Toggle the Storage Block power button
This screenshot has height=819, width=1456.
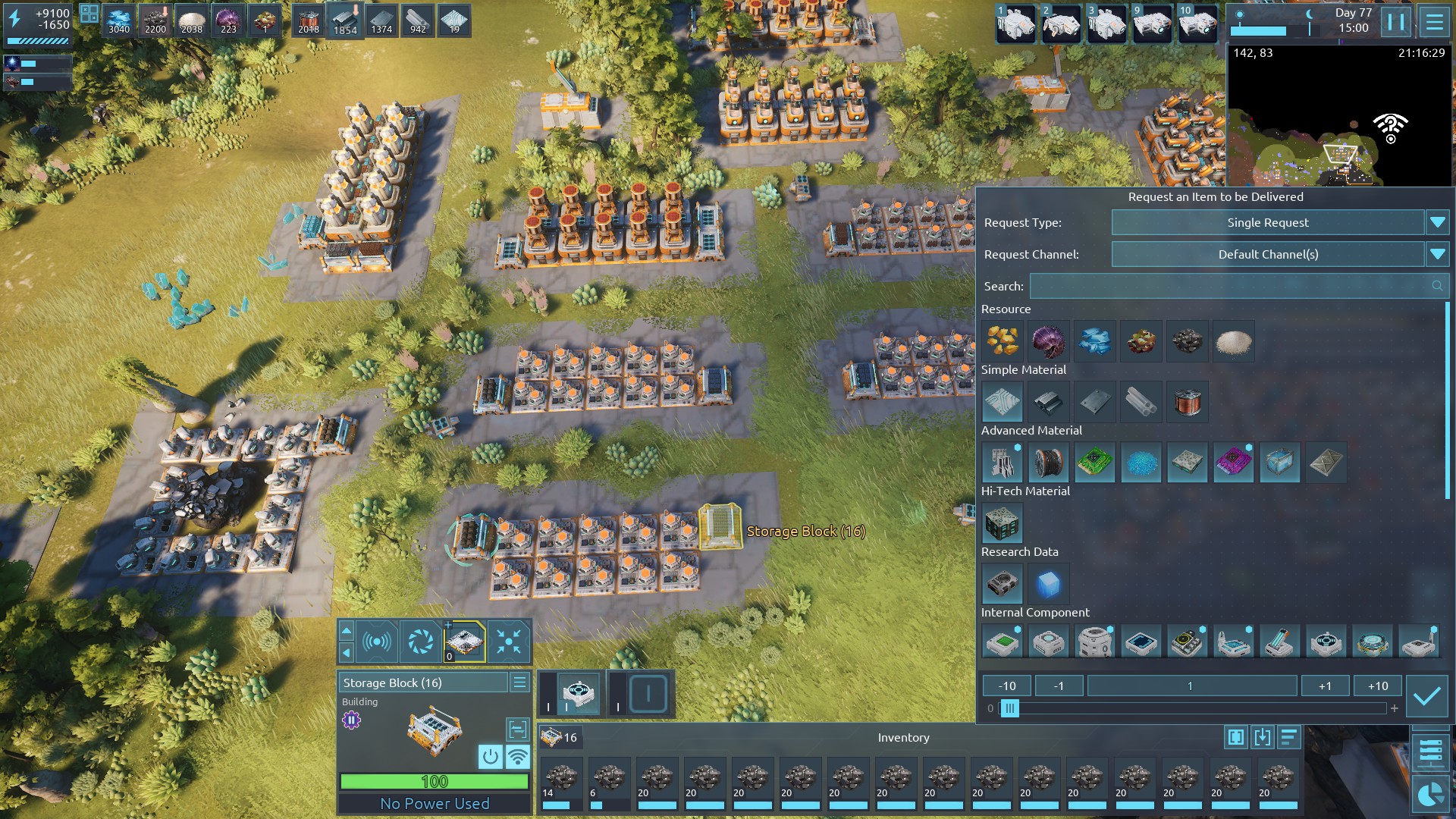[x=490, y=756]
